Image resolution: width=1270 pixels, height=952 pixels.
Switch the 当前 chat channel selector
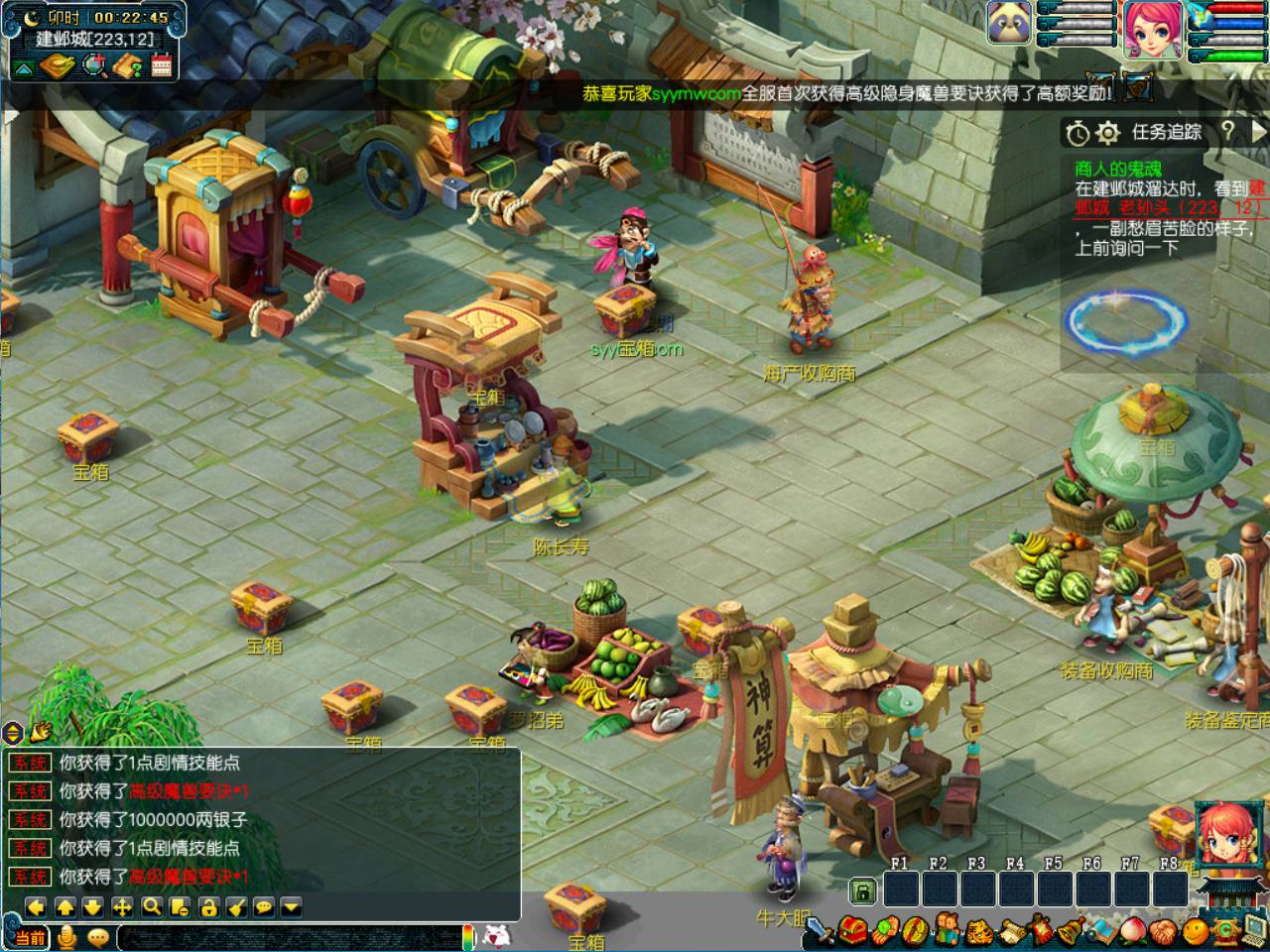pos(31,937)
